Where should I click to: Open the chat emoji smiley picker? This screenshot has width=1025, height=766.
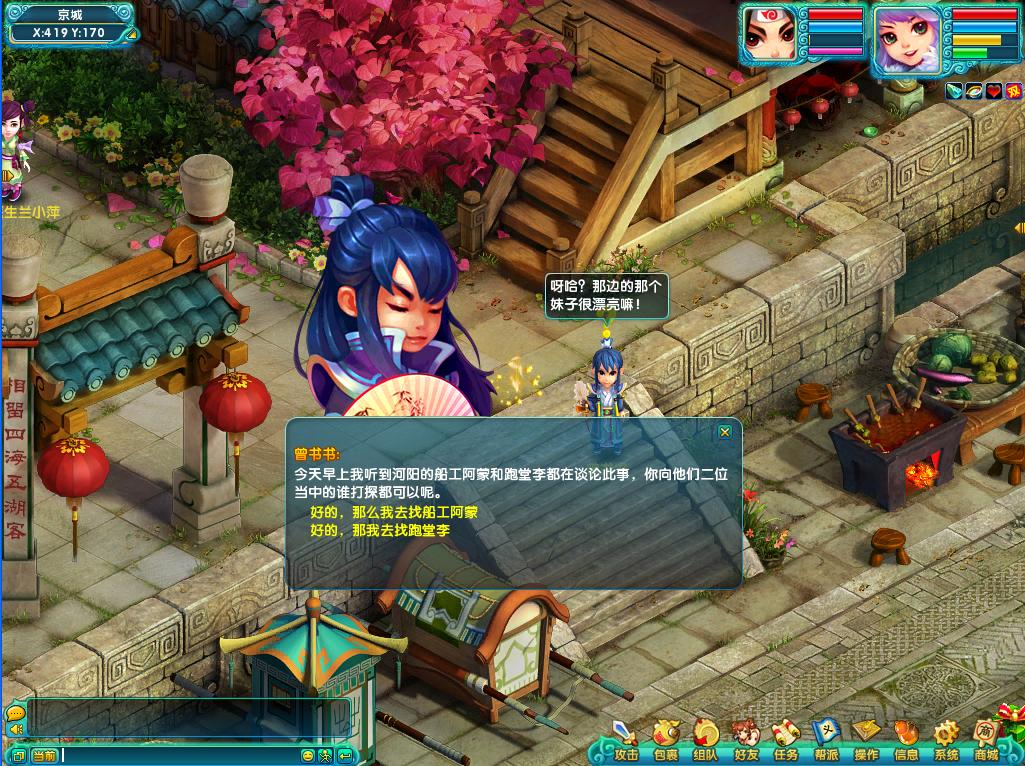pos(308,755)
